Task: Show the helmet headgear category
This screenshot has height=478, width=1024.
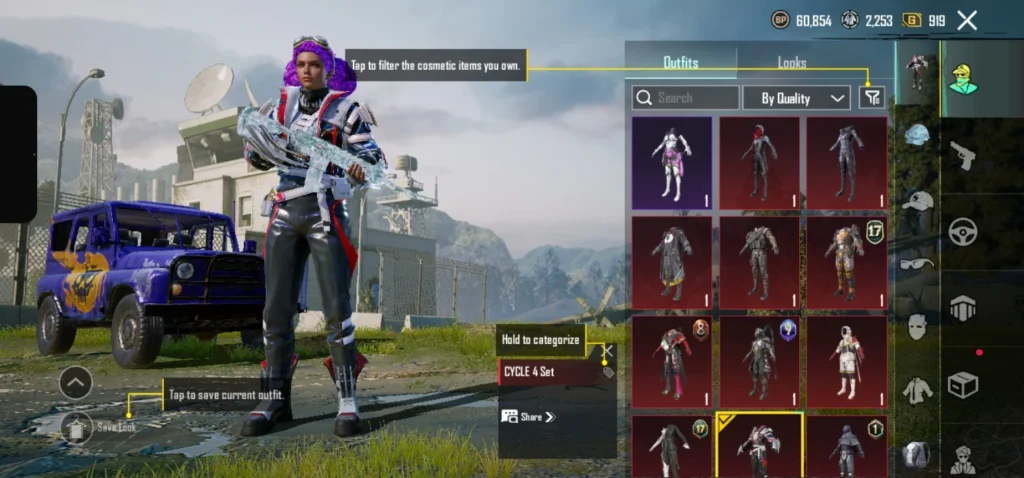Action: click(x=917, y=134)
